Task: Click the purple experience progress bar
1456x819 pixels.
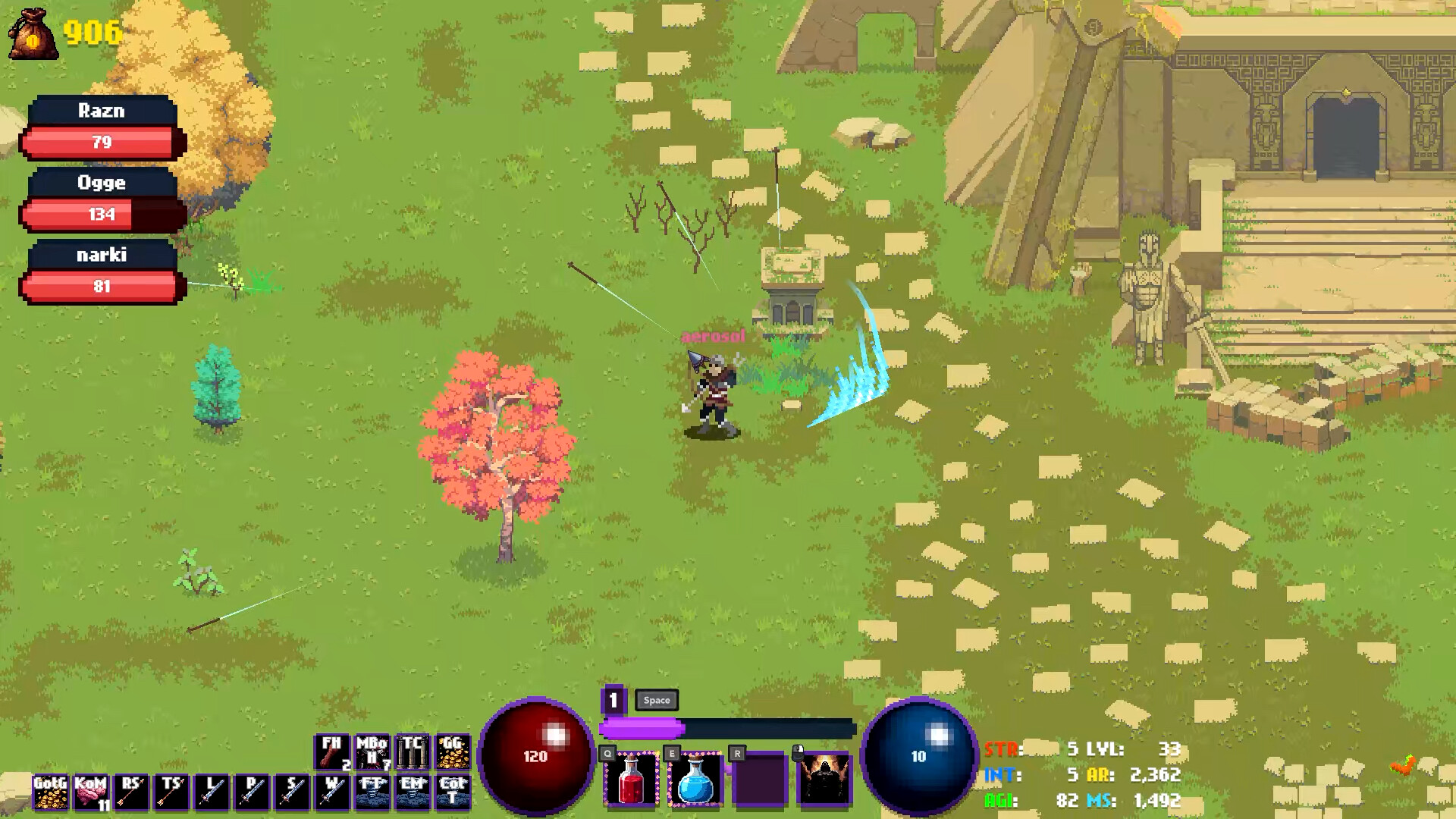Action: click(641, 729)
